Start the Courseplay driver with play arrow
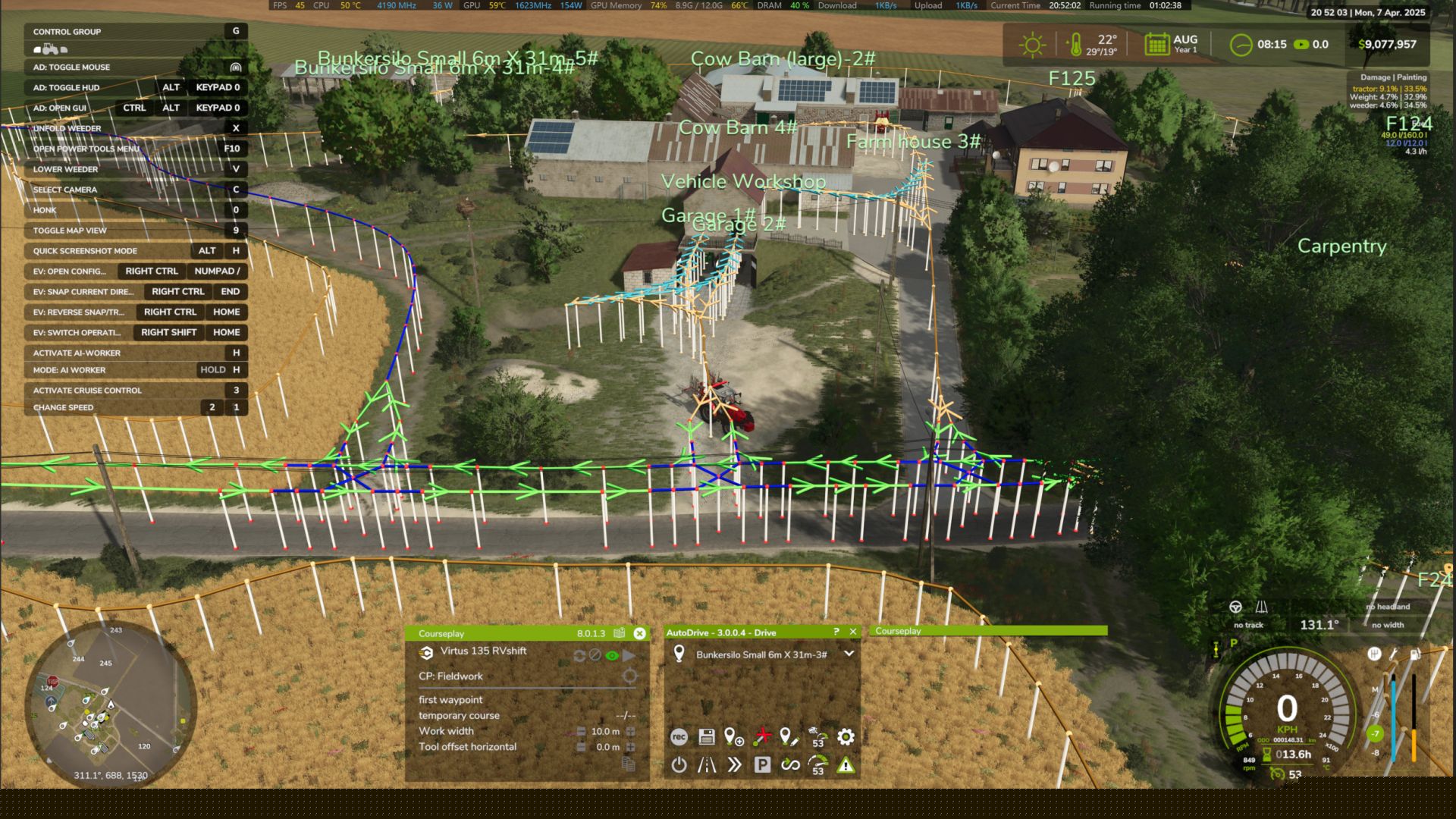 click(629, 655)
